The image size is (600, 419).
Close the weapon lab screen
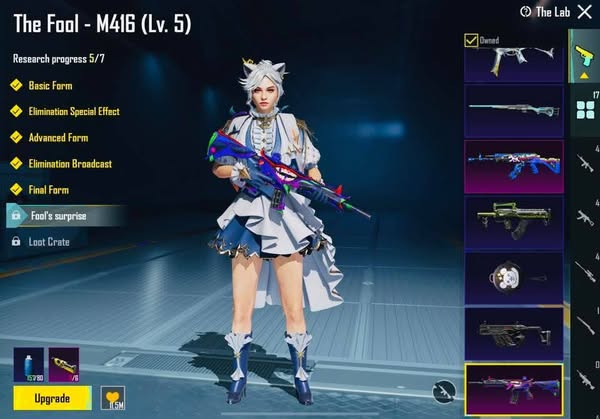pyautogui.click(x=584, y=12)
